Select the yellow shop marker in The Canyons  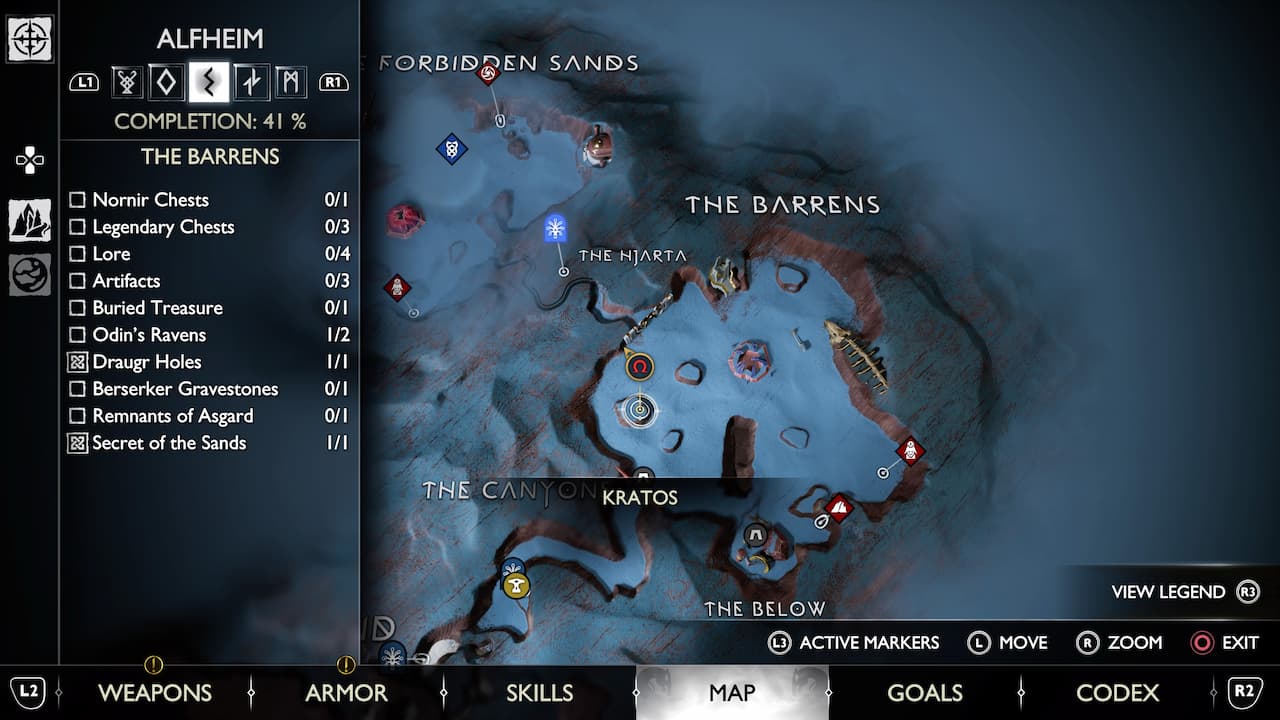[x=516, y=585]
